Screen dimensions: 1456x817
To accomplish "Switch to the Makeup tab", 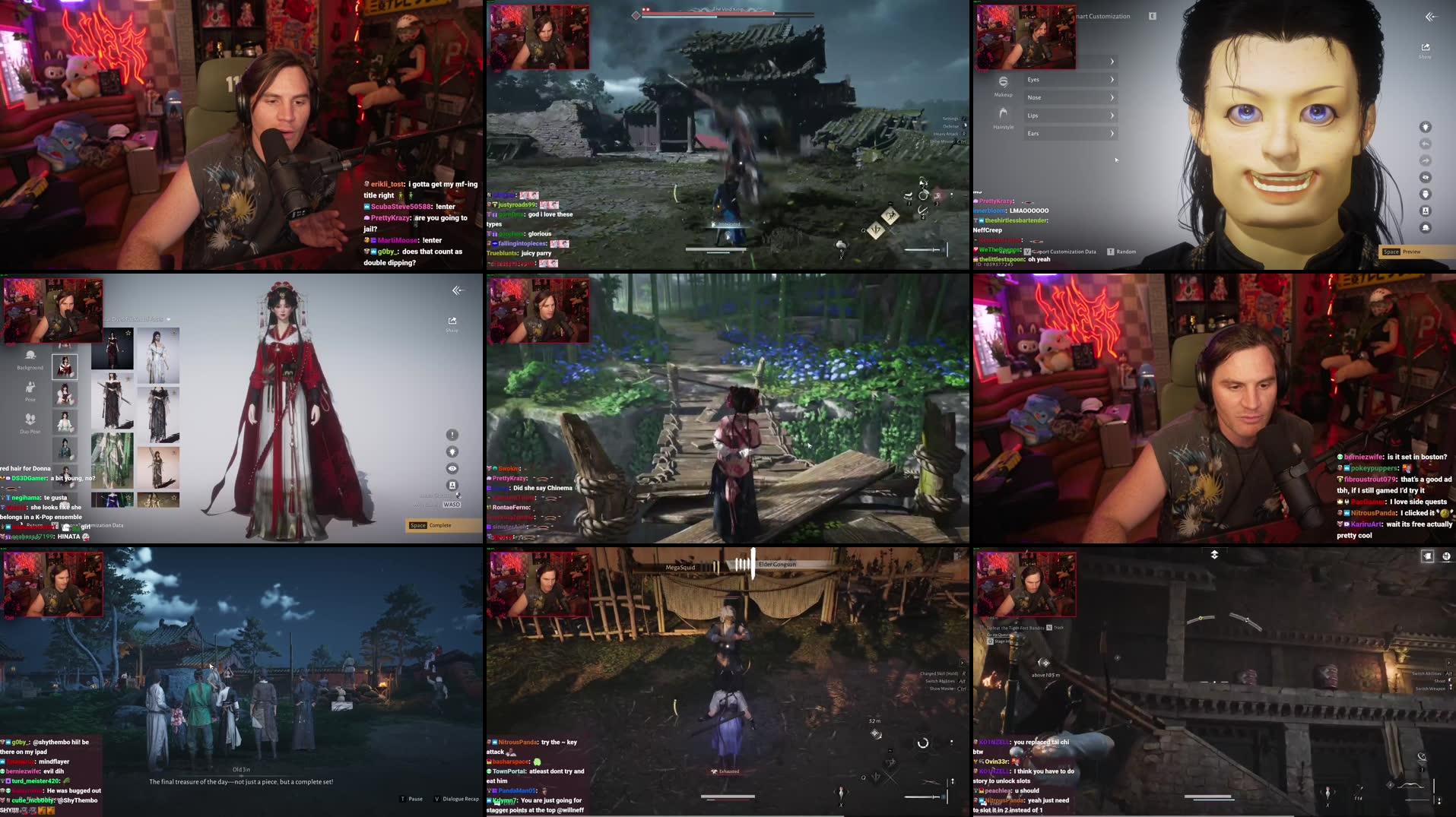I will (1003, 86).
